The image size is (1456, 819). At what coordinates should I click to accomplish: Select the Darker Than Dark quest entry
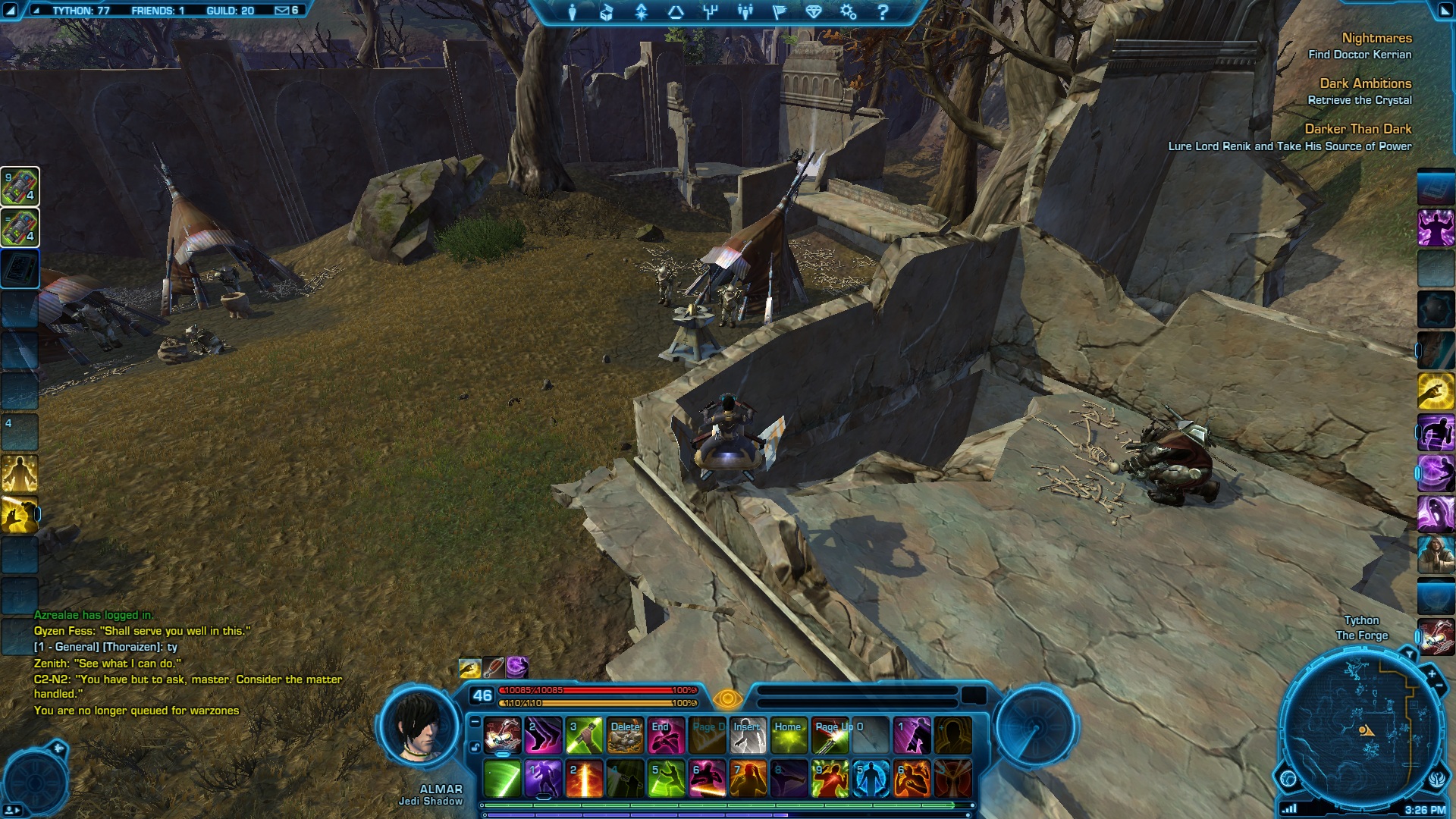(1357, 129)
